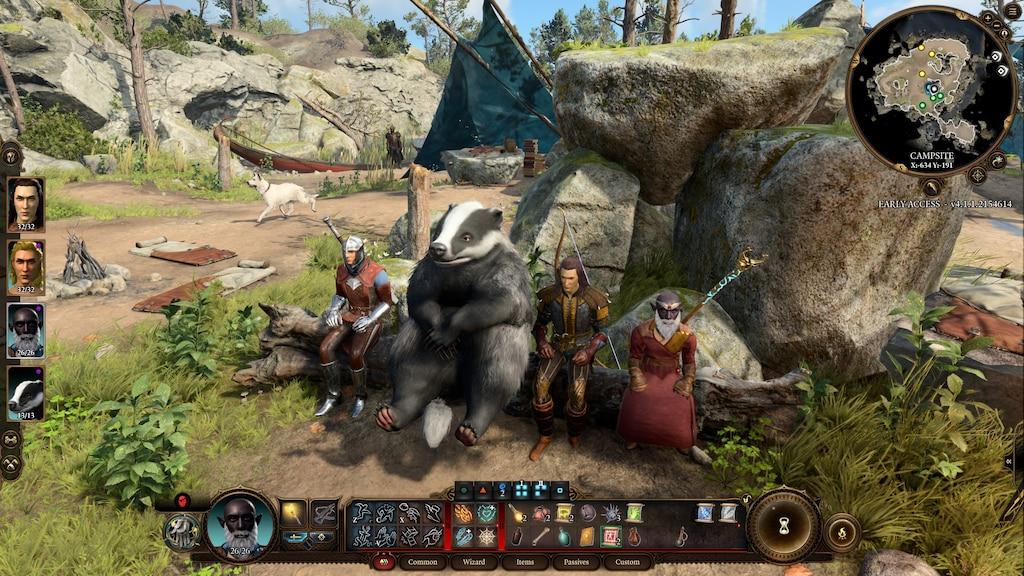Viewport: 1024px width, 576px height.
Task: Show the Passives hotbar tab
Action: [576, 563]
